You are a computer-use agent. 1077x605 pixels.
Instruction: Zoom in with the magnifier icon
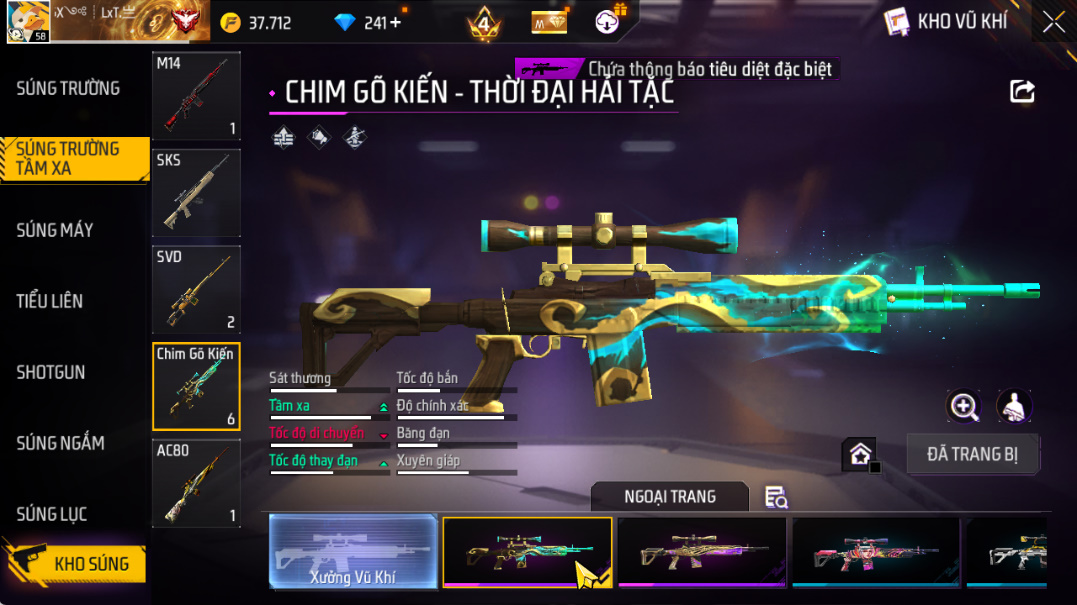pos(964,406)
